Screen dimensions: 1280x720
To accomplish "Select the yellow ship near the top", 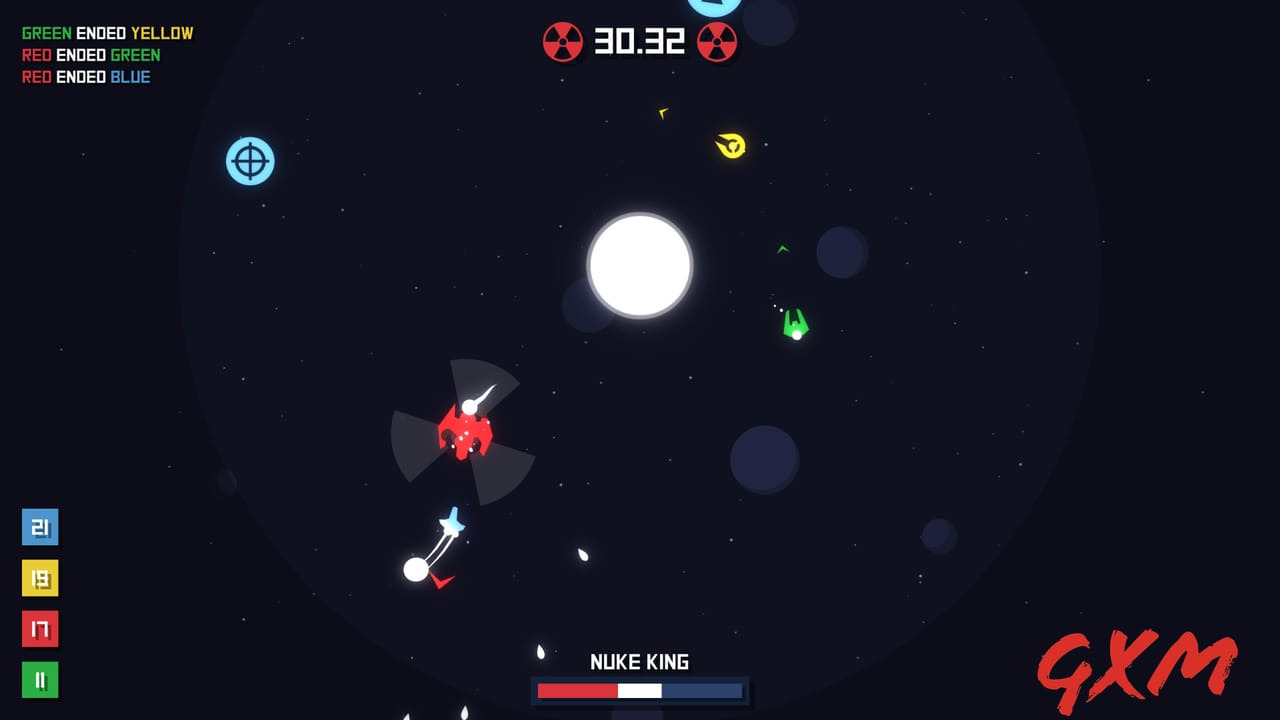I will click(x=729, y=146).
